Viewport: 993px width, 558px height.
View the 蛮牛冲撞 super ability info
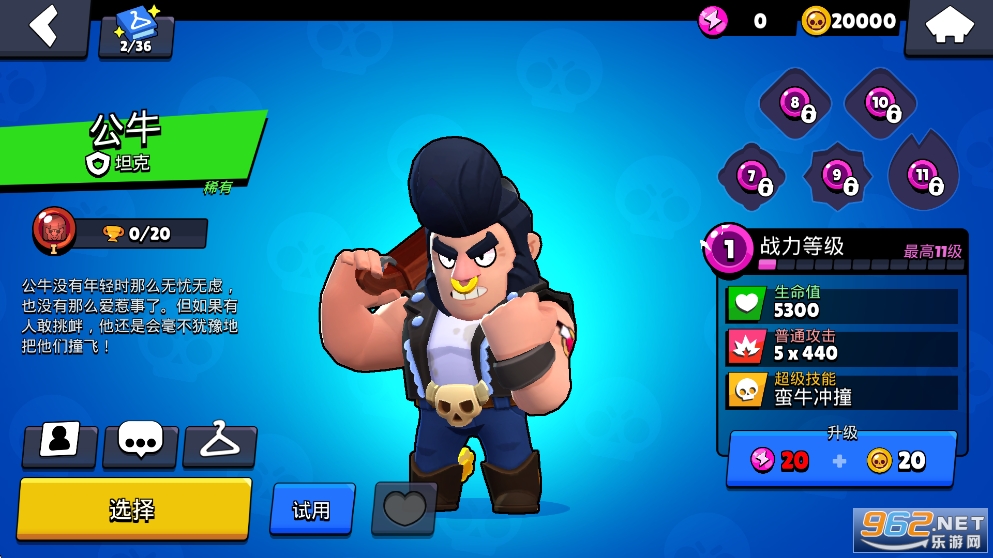[x=841, y=389]
